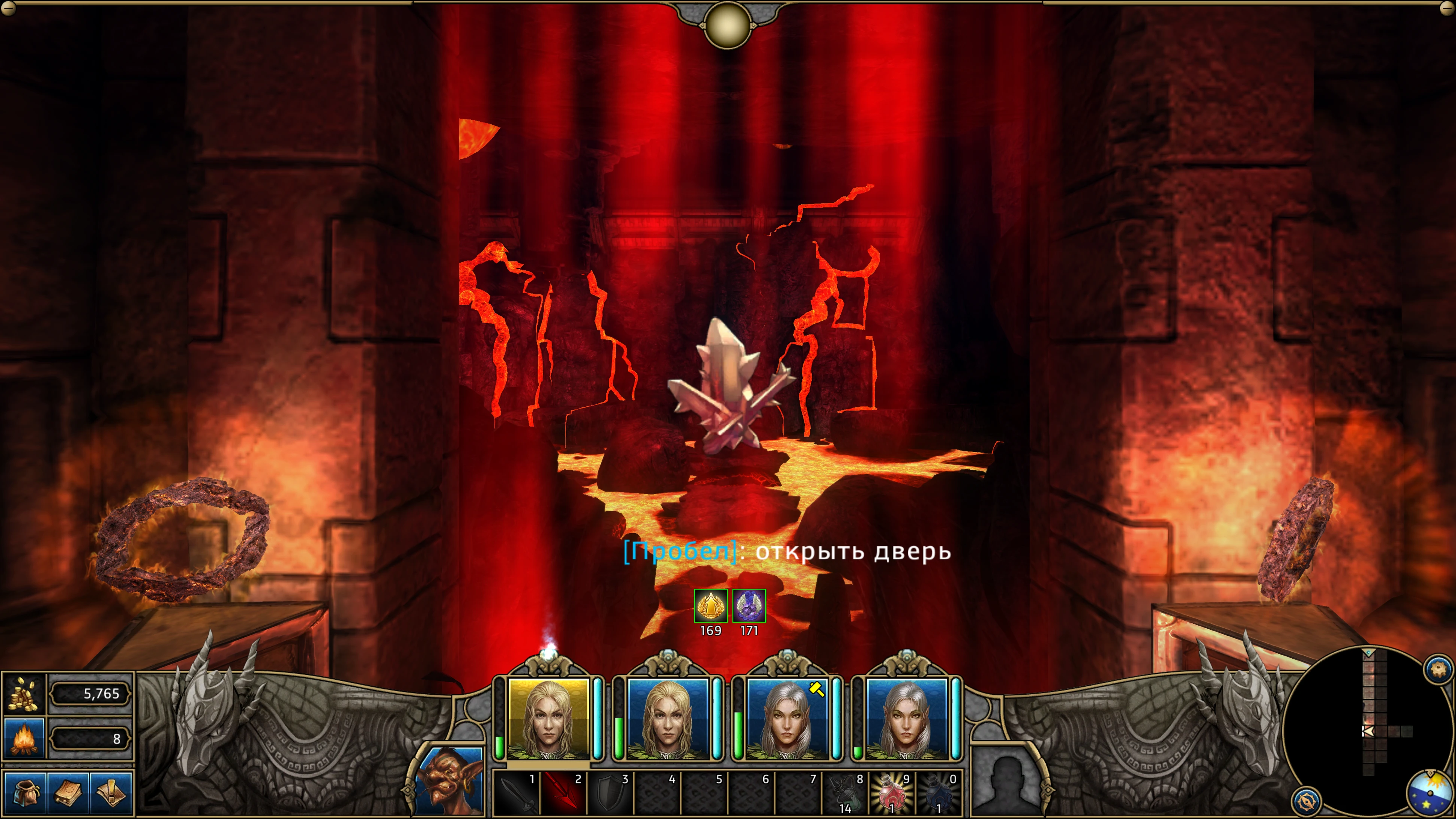
Task: Click the minimap
Action: pyautogui.click(x=1368, y=729)
